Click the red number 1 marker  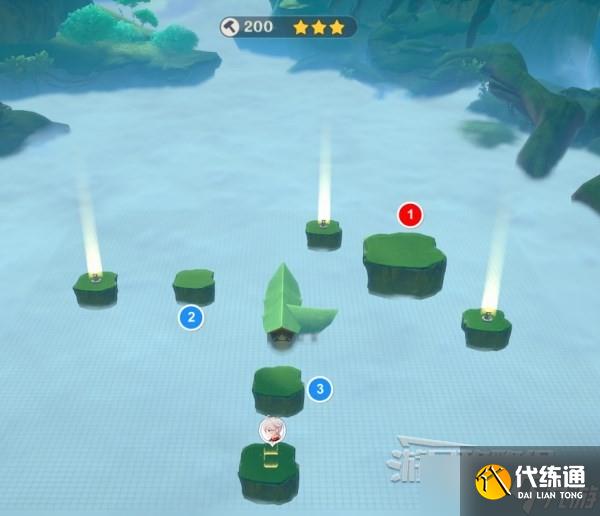410,214
